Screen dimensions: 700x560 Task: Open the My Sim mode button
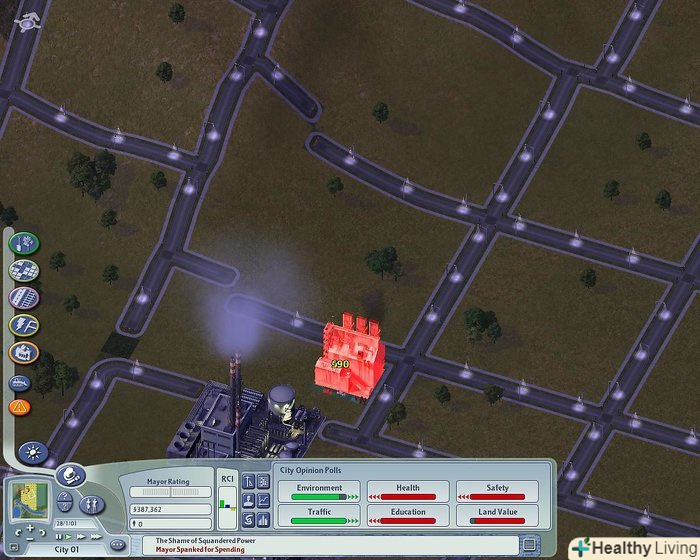(x=92, y=503)
